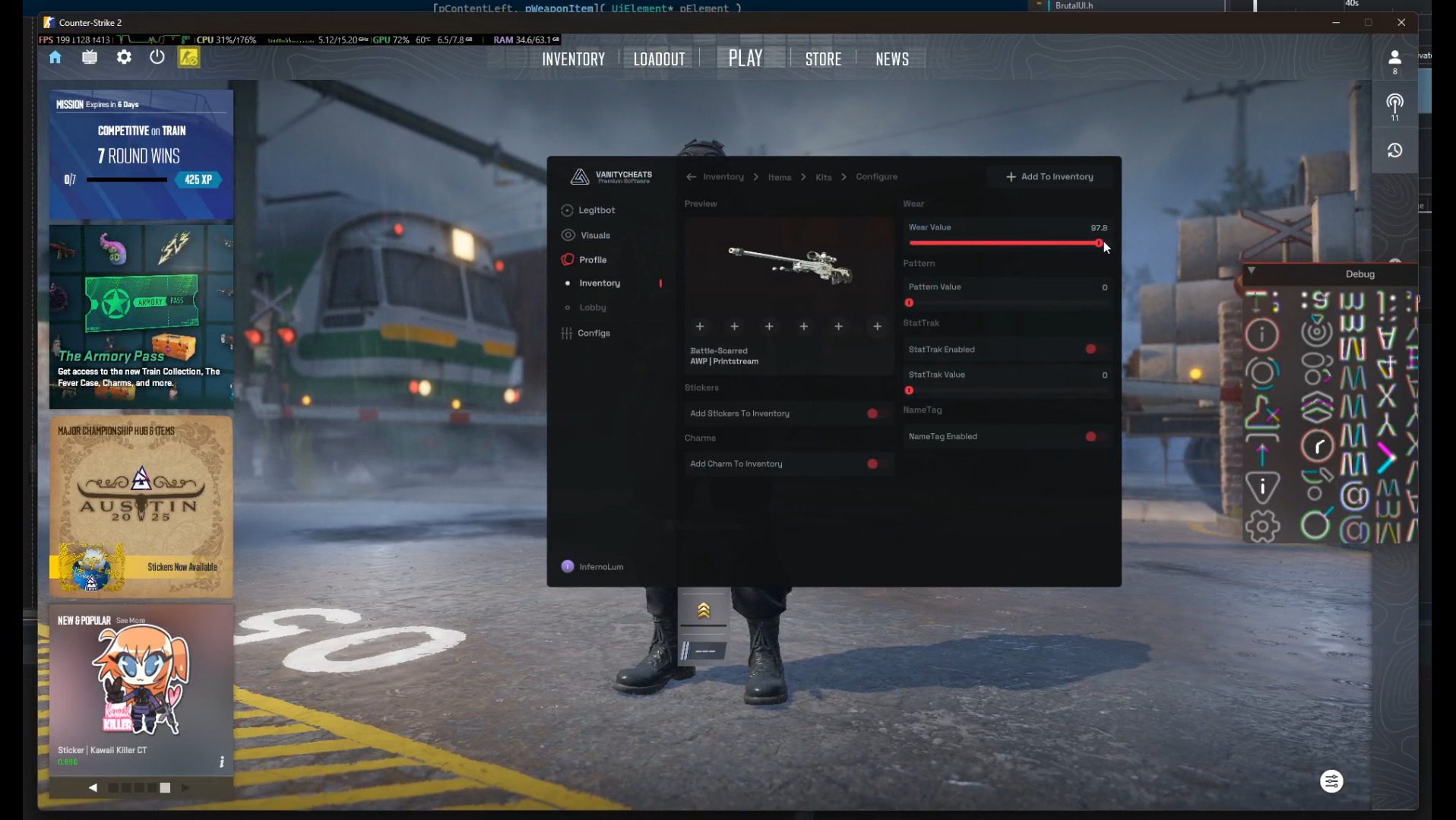Toggle StatTrak Enabled
The image size is (1456, 820).
(1091, 350)
